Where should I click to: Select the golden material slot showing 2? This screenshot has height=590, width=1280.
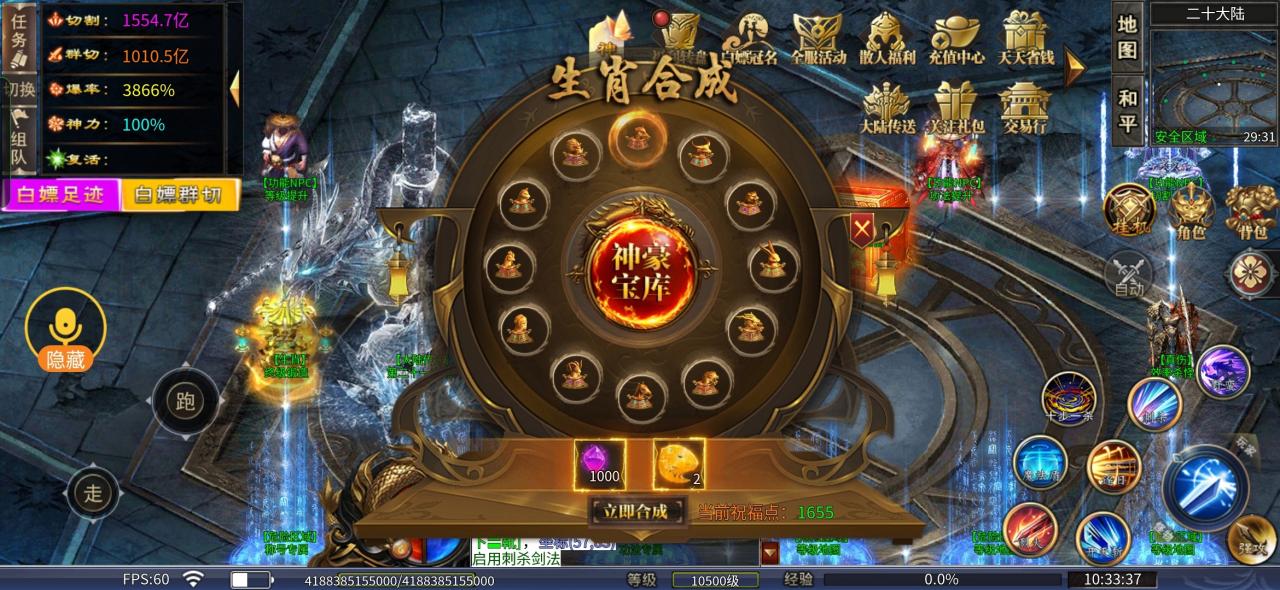tap(679, 464)
